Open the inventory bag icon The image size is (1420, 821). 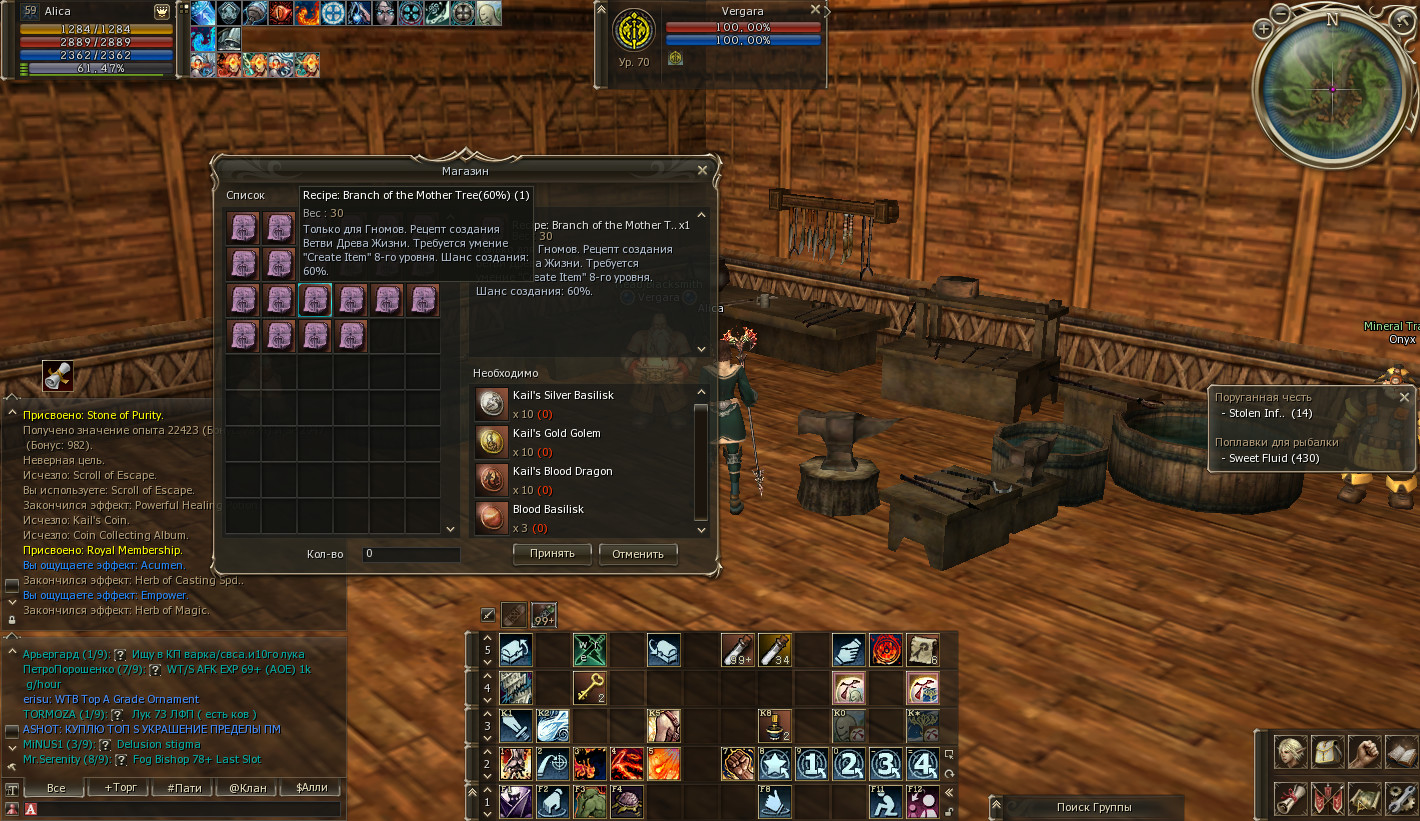click(x=1326, y=751)
